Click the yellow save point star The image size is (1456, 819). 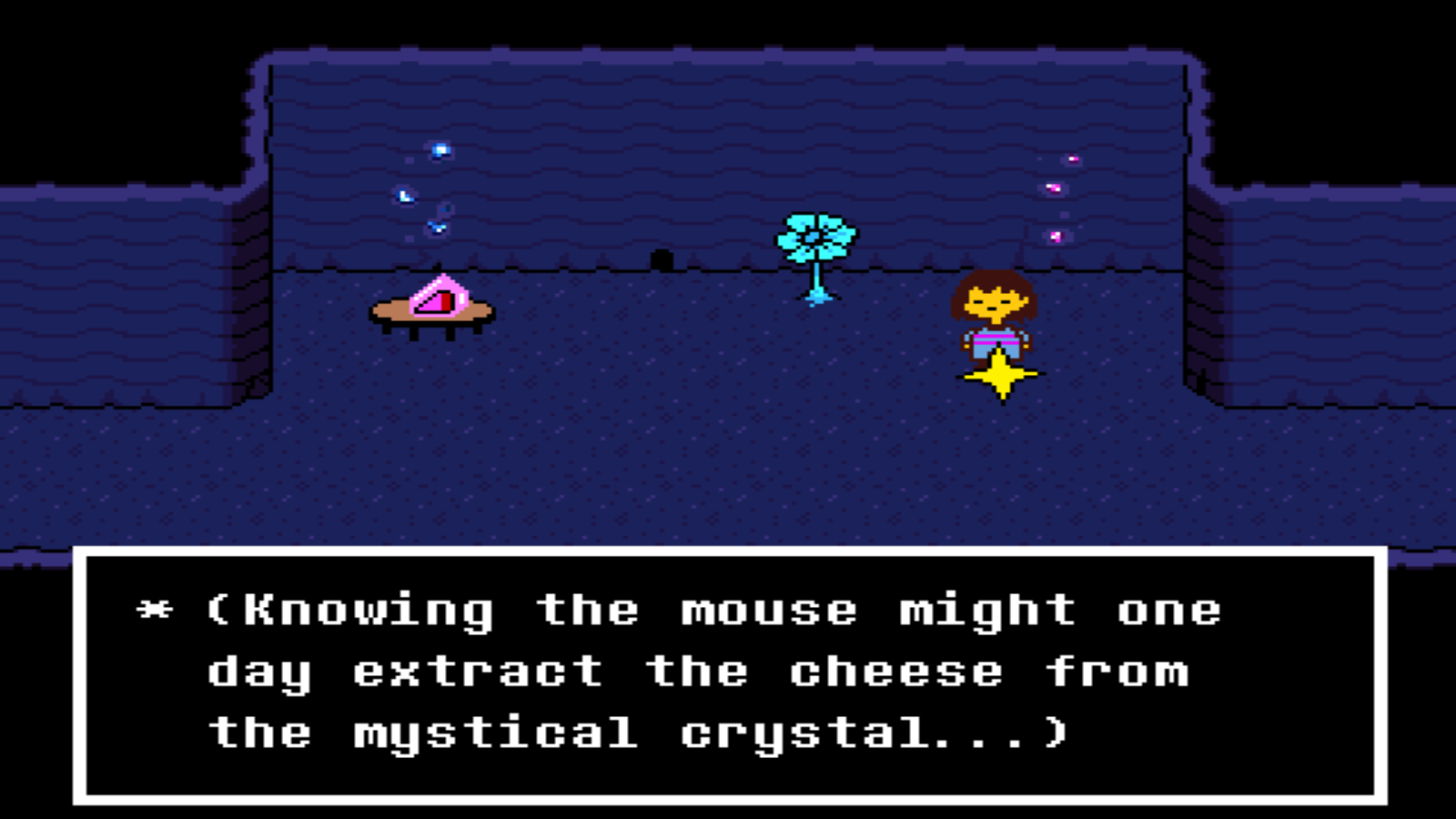pyautogui.click(x=1001, y=376)
